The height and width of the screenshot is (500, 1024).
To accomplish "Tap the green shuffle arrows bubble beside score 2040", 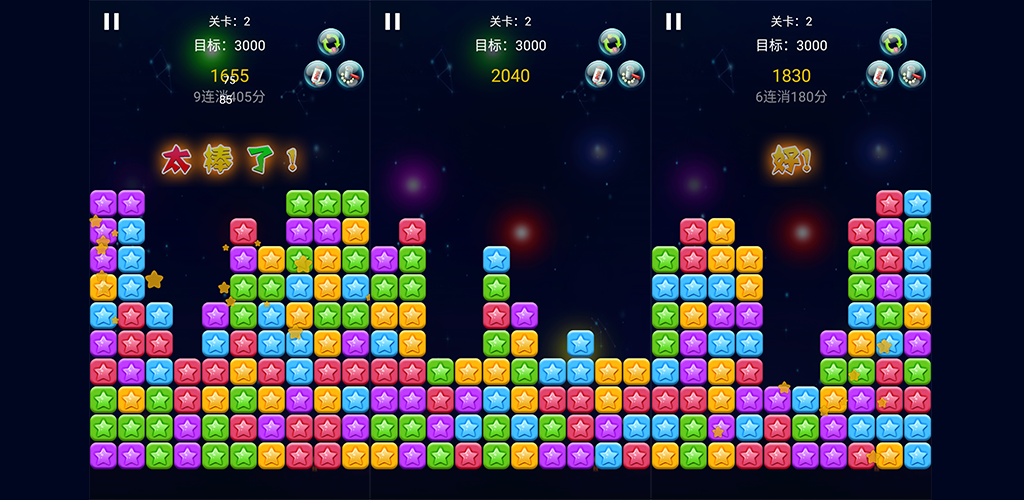I will (x=612, y=43).
